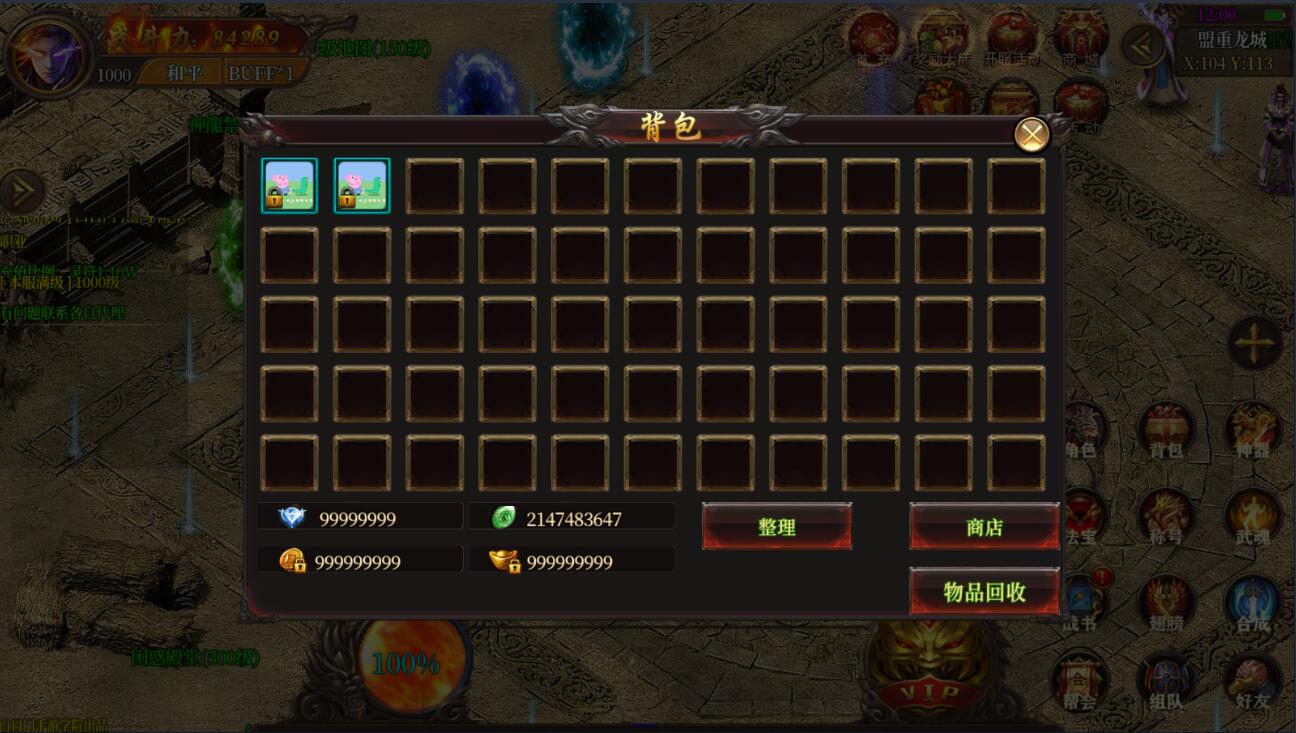
Task: Open the 首充 first-recharge icon
Action: (874, 38)
